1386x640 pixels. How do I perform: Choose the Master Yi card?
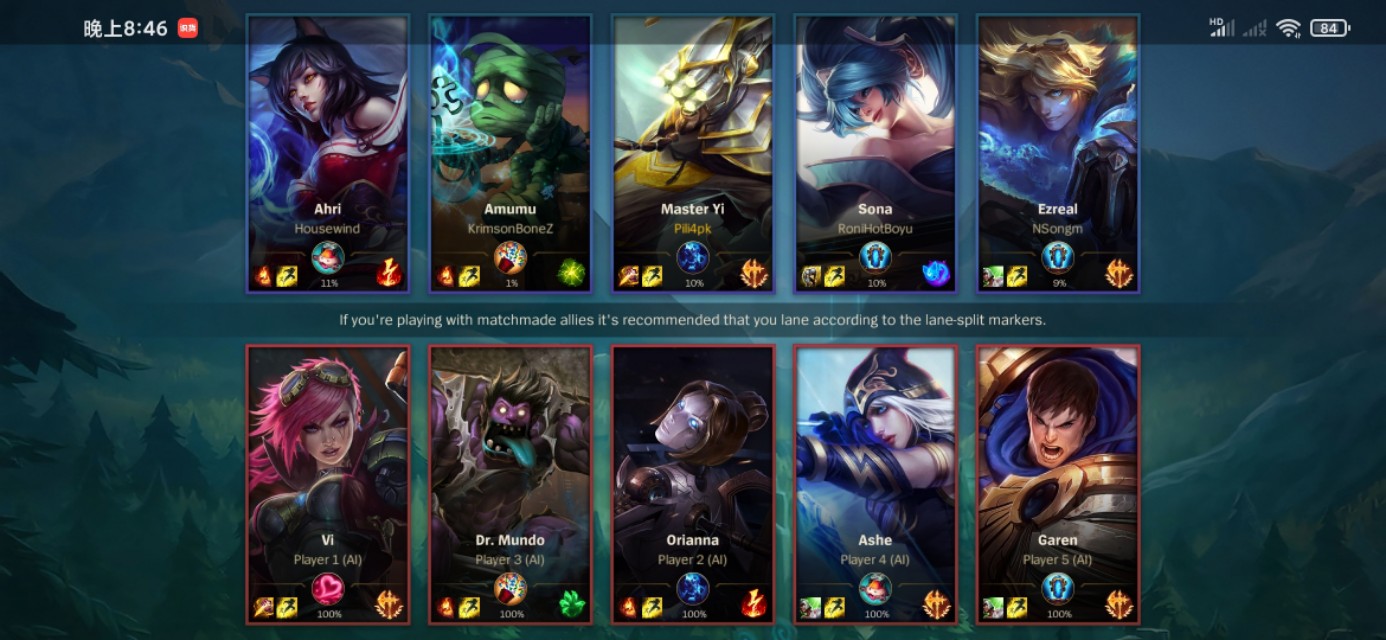692,153
